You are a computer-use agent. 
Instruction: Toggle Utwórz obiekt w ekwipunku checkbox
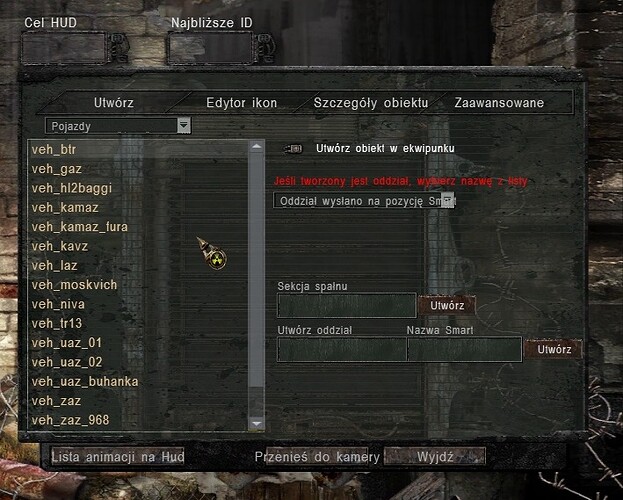(x=293, y=148)
